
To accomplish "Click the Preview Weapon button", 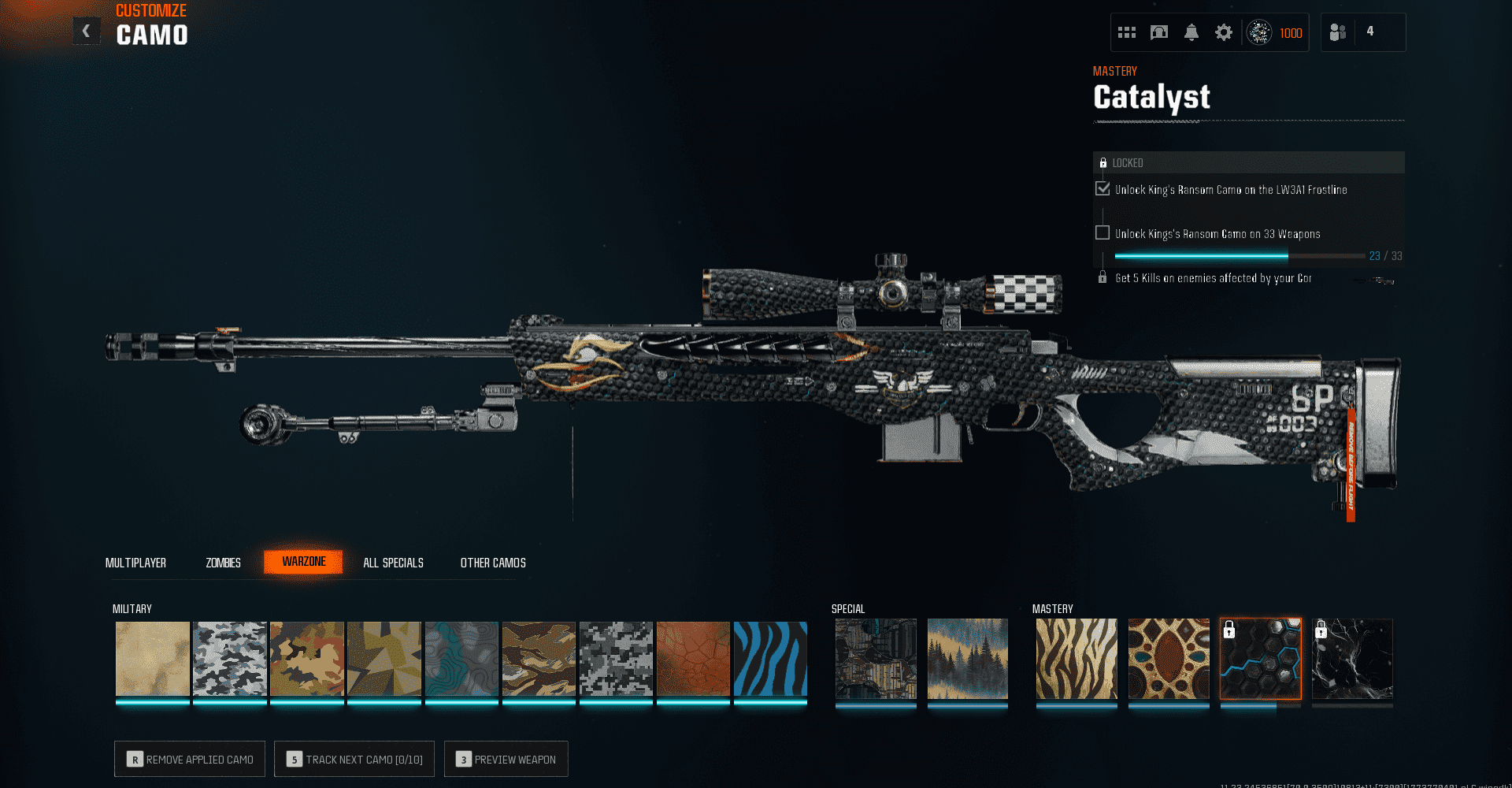I will tap(506, 759).
